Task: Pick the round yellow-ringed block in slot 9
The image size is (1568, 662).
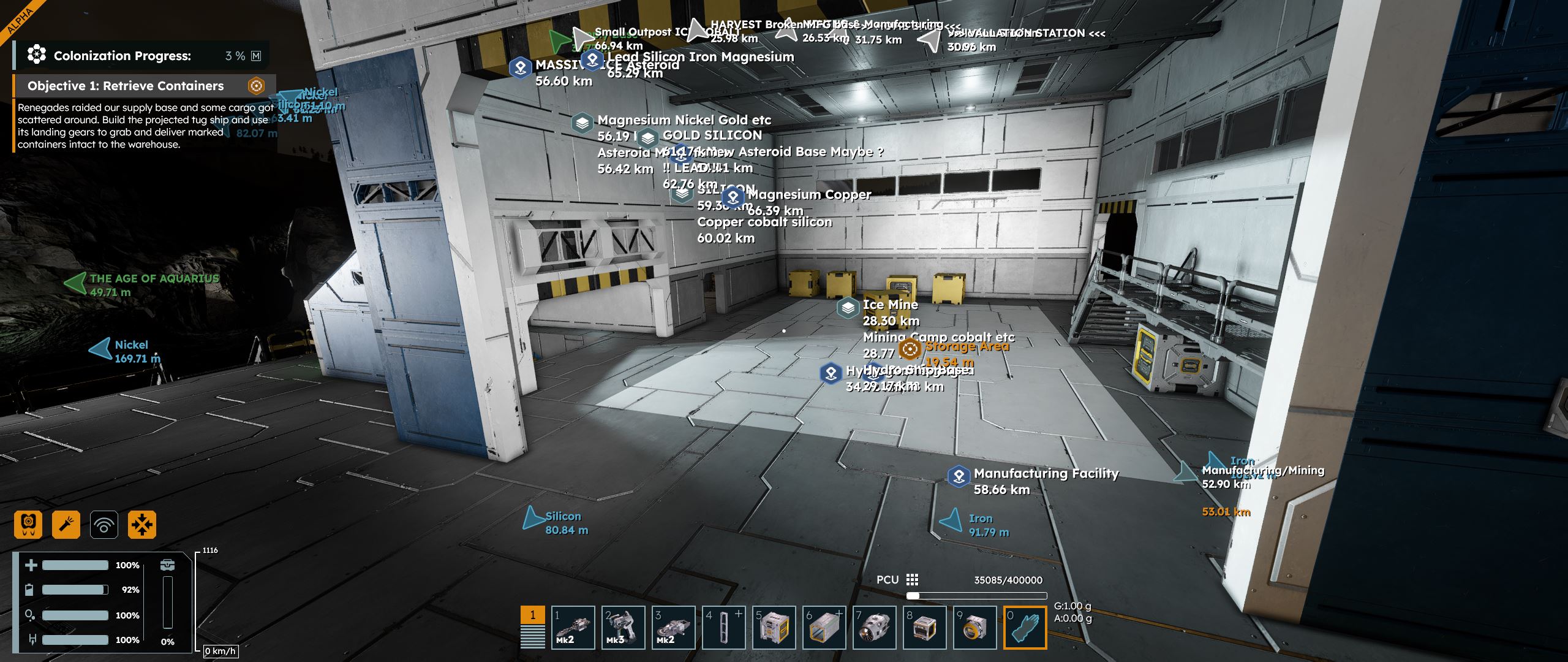Action: [x=974, y=627]
